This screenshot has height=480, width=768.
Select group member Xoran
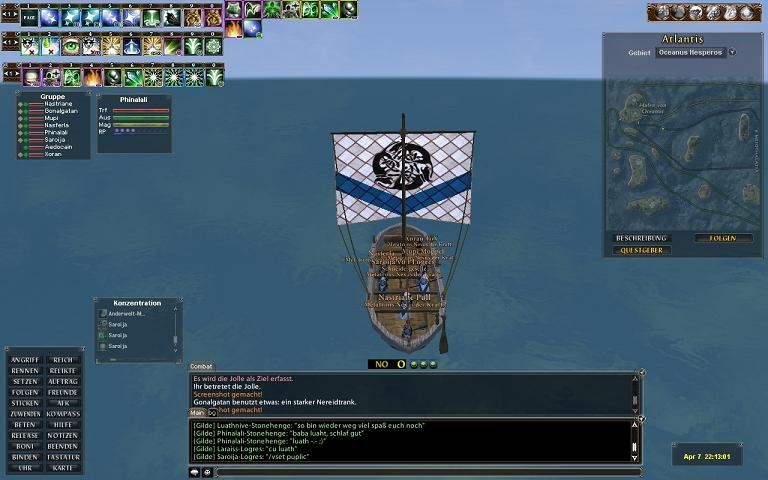[53, 154]
